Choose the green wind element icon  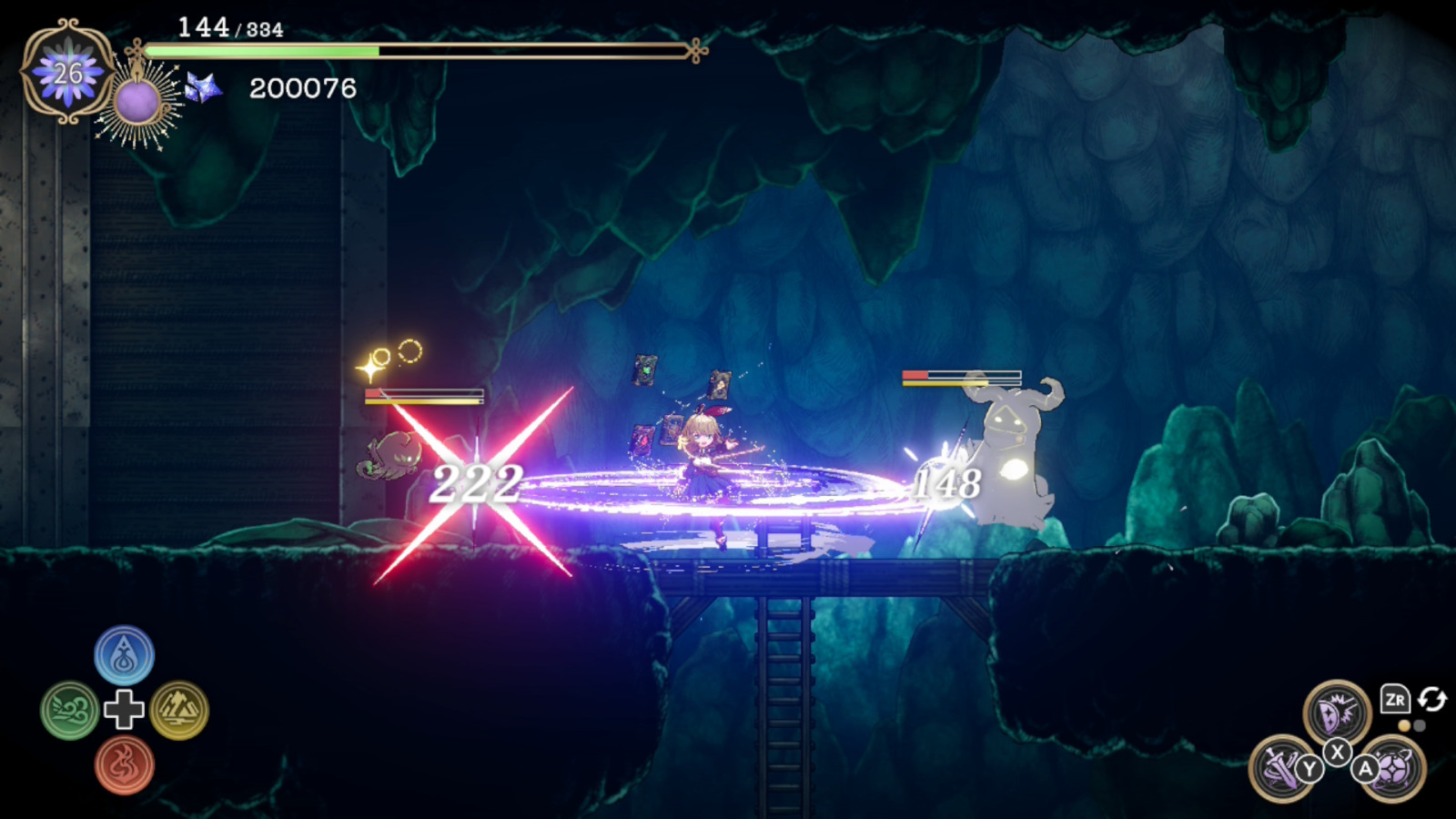(x=69, y=711)
